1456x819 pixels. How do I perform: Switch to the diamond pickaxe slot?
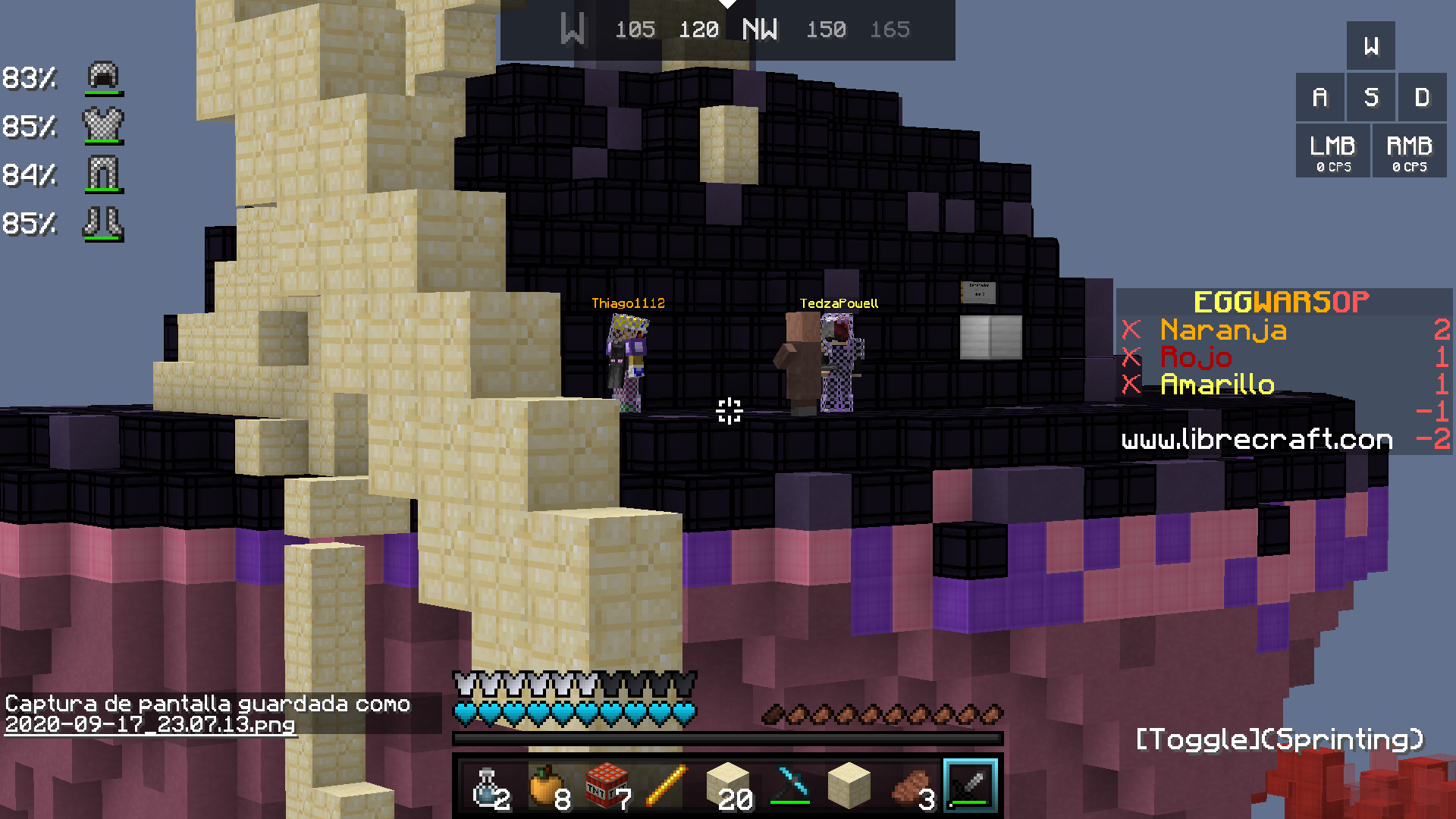pyautogui.click(x=789, y=786)
